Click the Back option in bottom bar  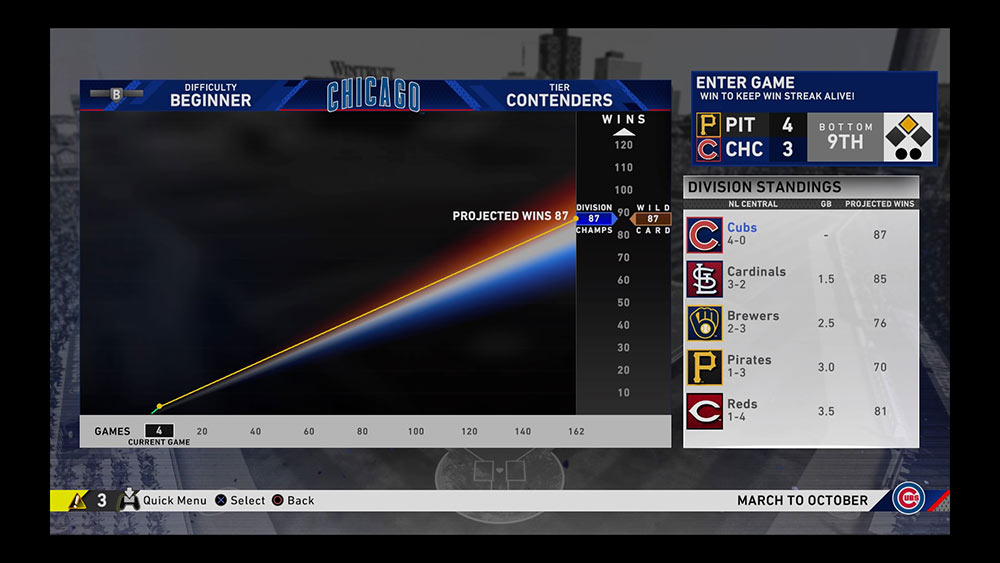(293, 500)
